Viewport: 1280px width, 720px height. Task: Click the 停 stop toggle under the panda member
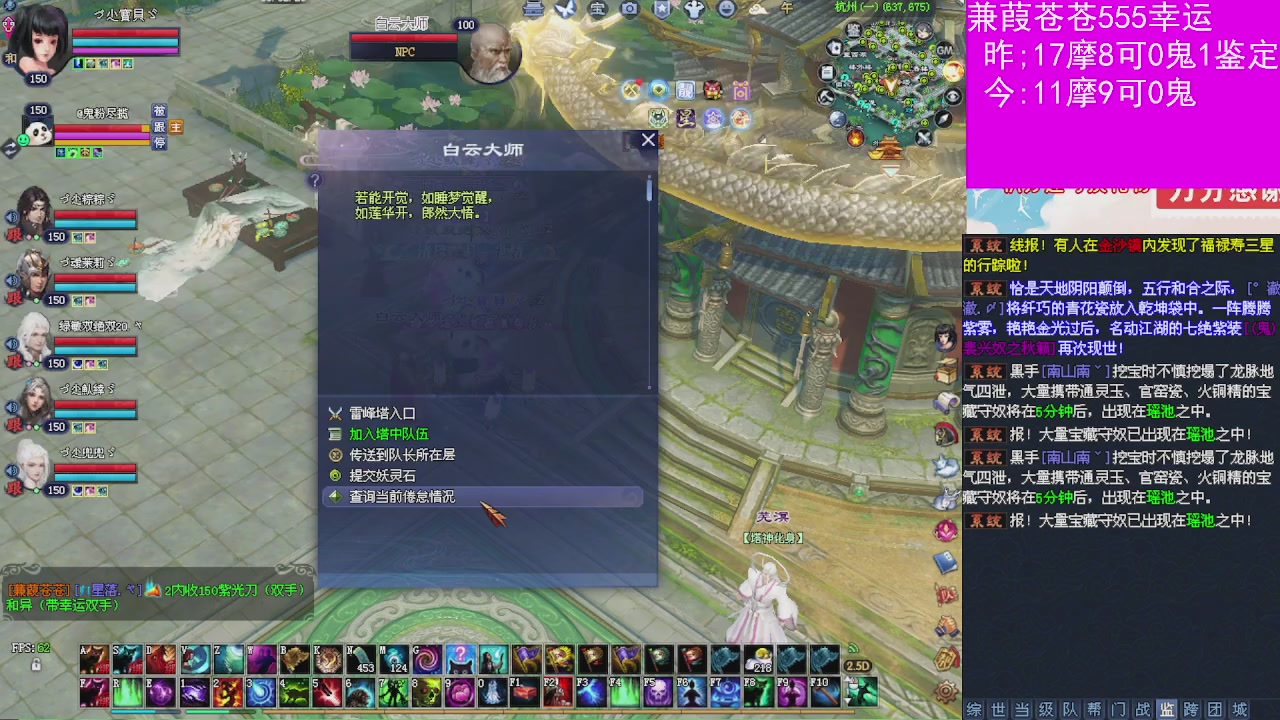coord(160,141)
